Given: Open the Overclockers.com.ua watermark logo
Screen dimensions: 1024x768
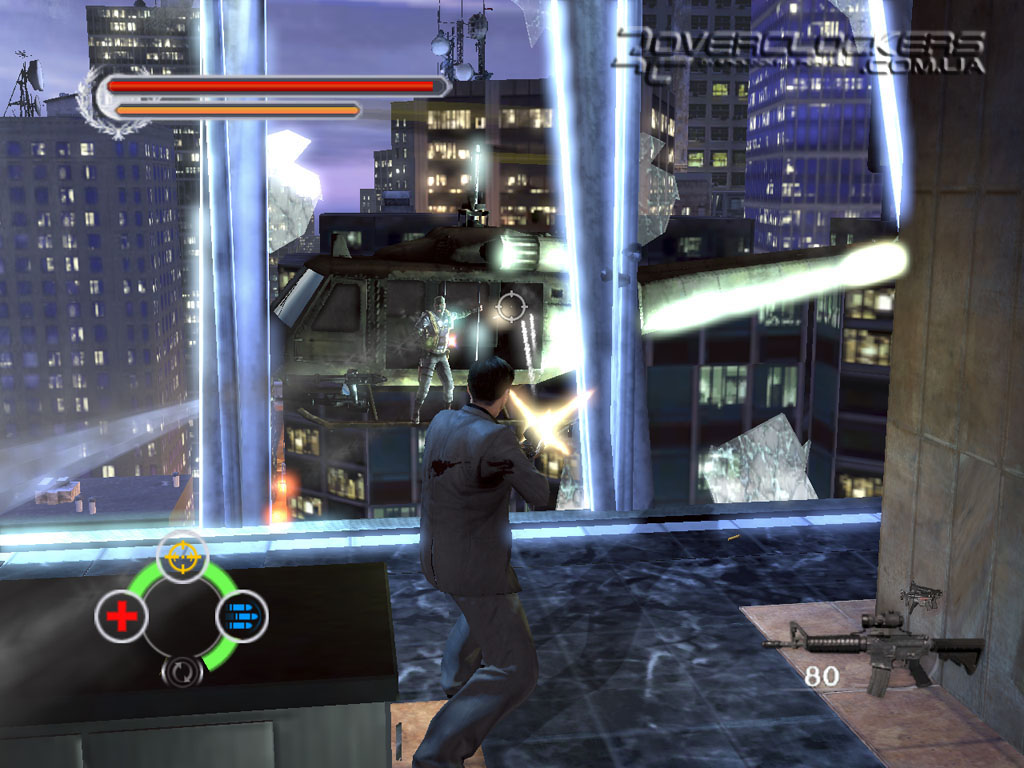Looking at the screenshot, I should 800,50.
